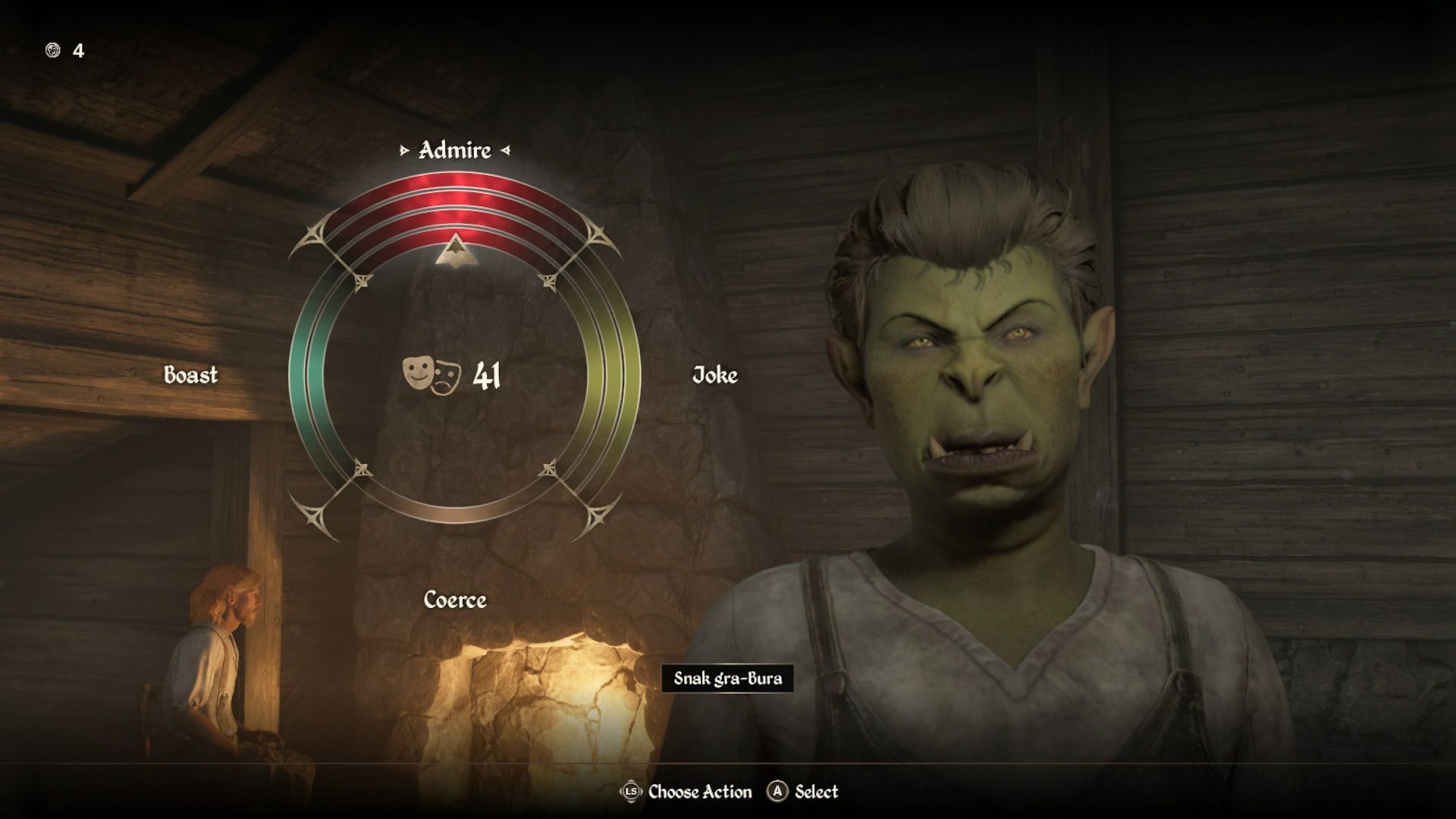Select the Boast dialogue option
The width and height of the screenshot is (1456, 819).
(190, 374)
